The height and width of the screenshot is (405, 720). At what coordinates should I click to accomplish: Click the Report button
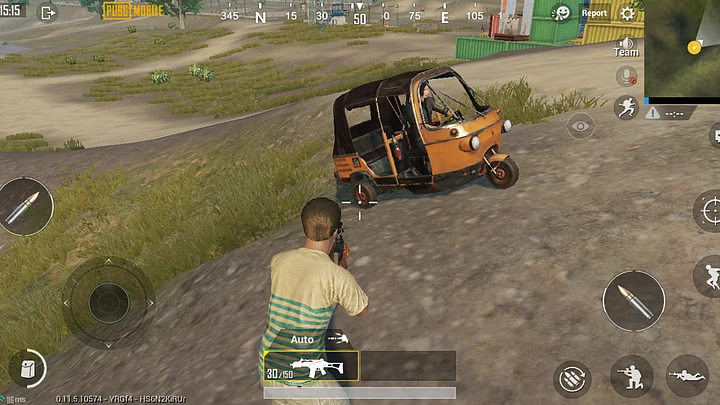[x=594, y=13]
